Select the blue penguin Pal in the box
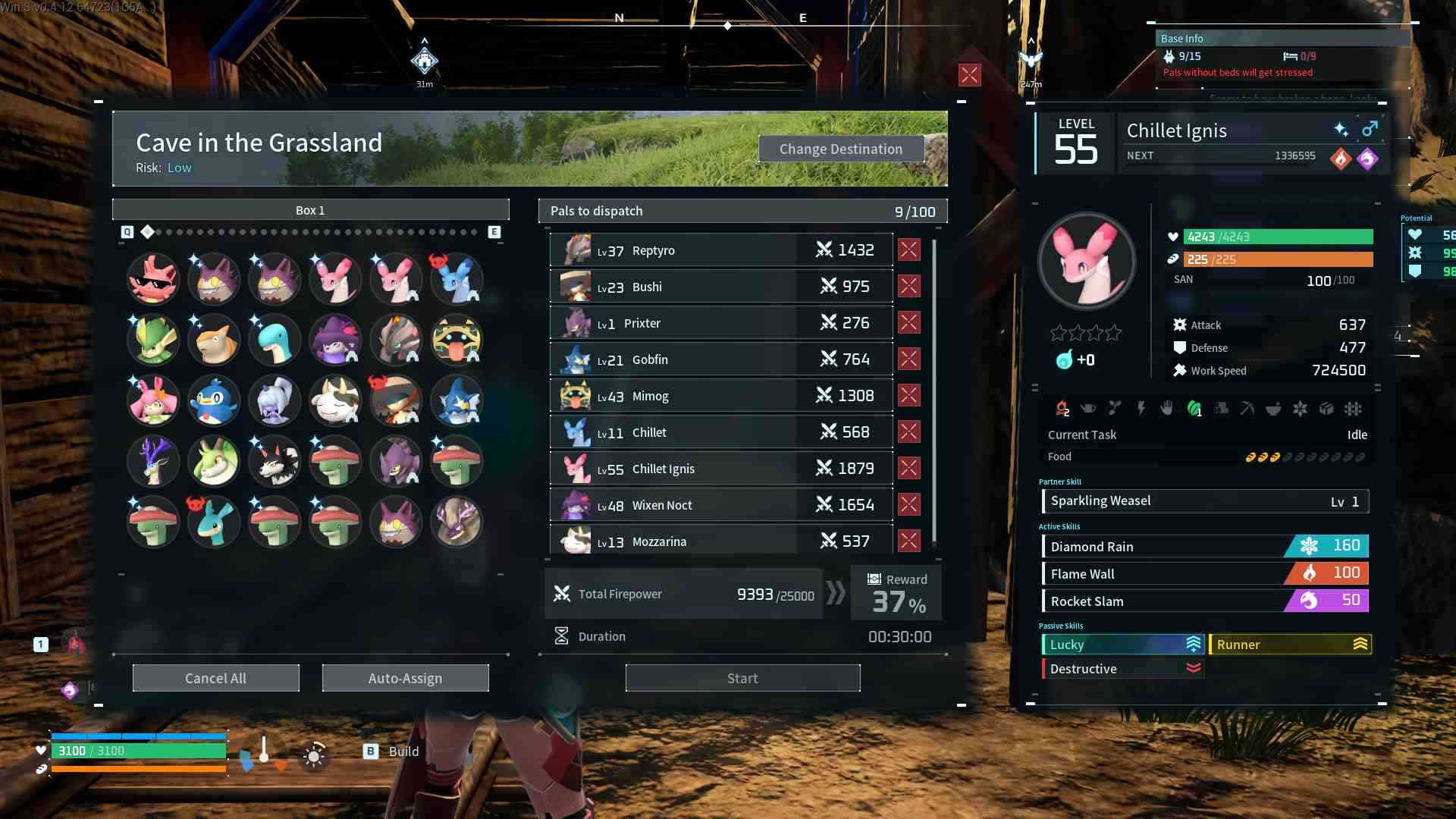The height and width of the screenshot is (819, 1456). [214, 400]
